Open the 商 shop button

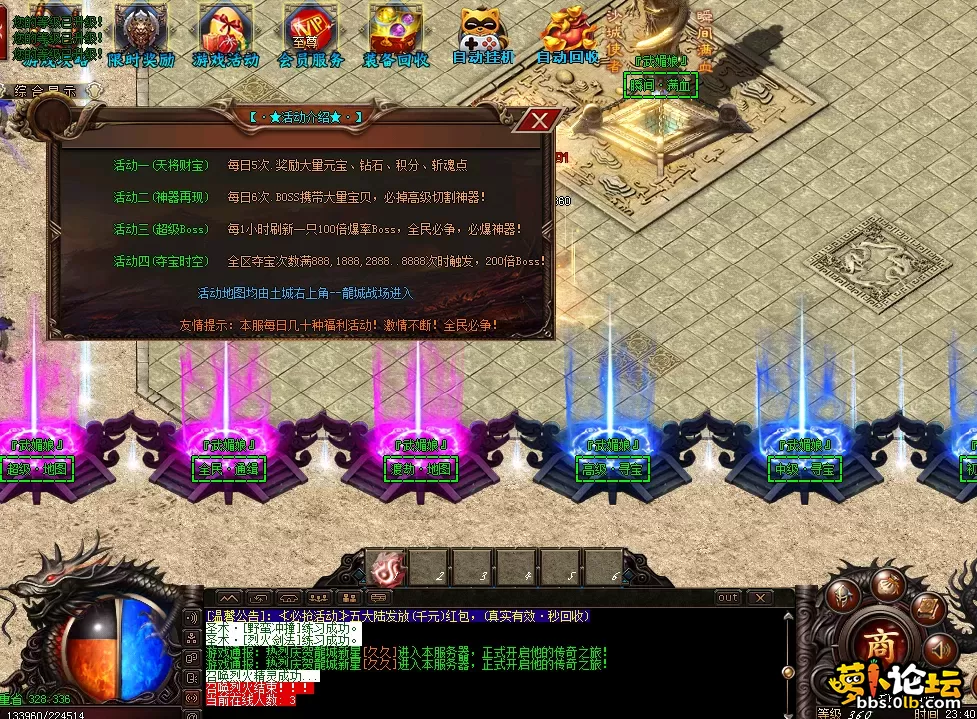pyautogui.click(x=879, y=644)
